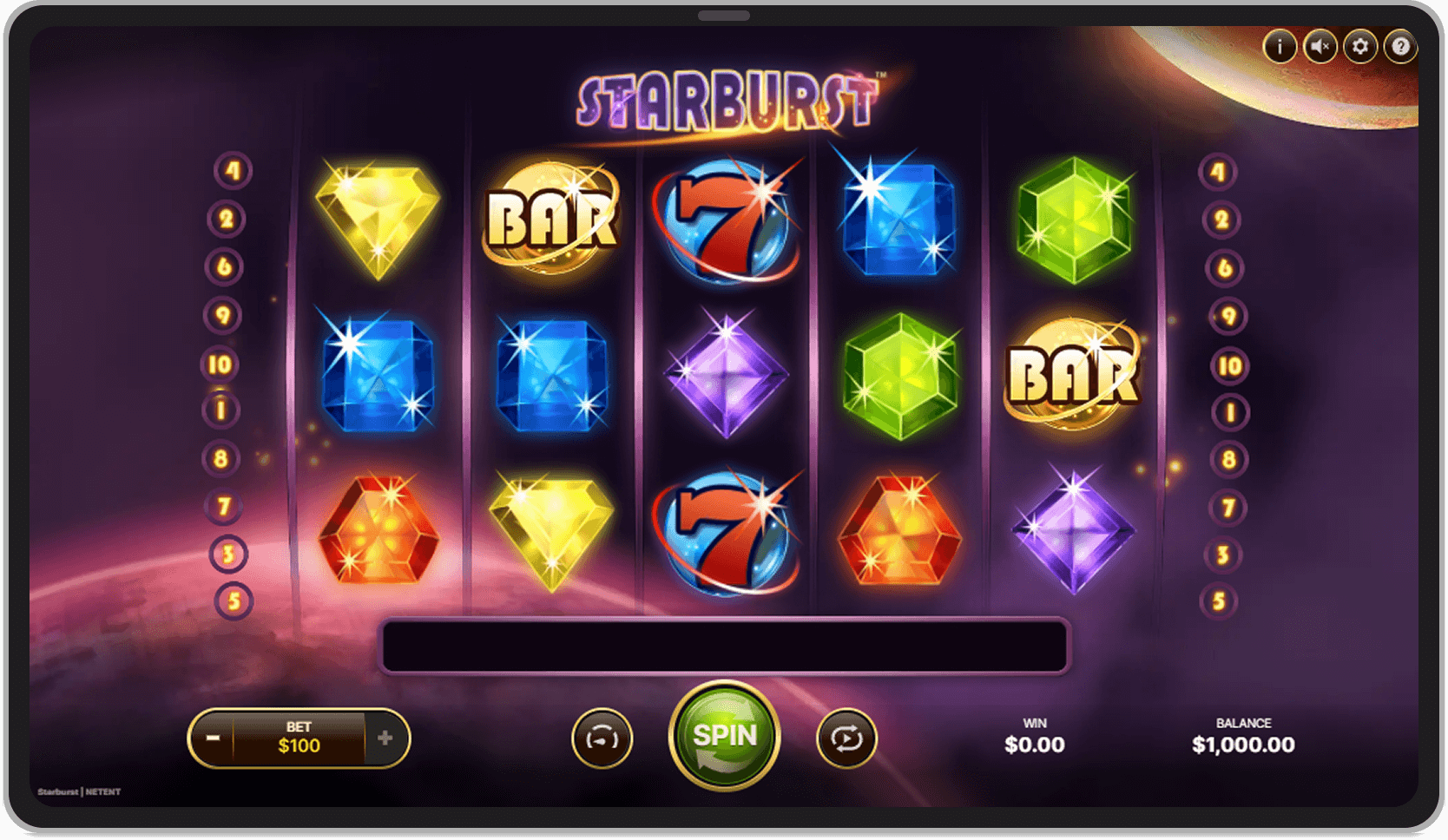The width and height of the screenshot is (1448, 840).
Task: Unmute the game sound
Action: [1320, 48]
